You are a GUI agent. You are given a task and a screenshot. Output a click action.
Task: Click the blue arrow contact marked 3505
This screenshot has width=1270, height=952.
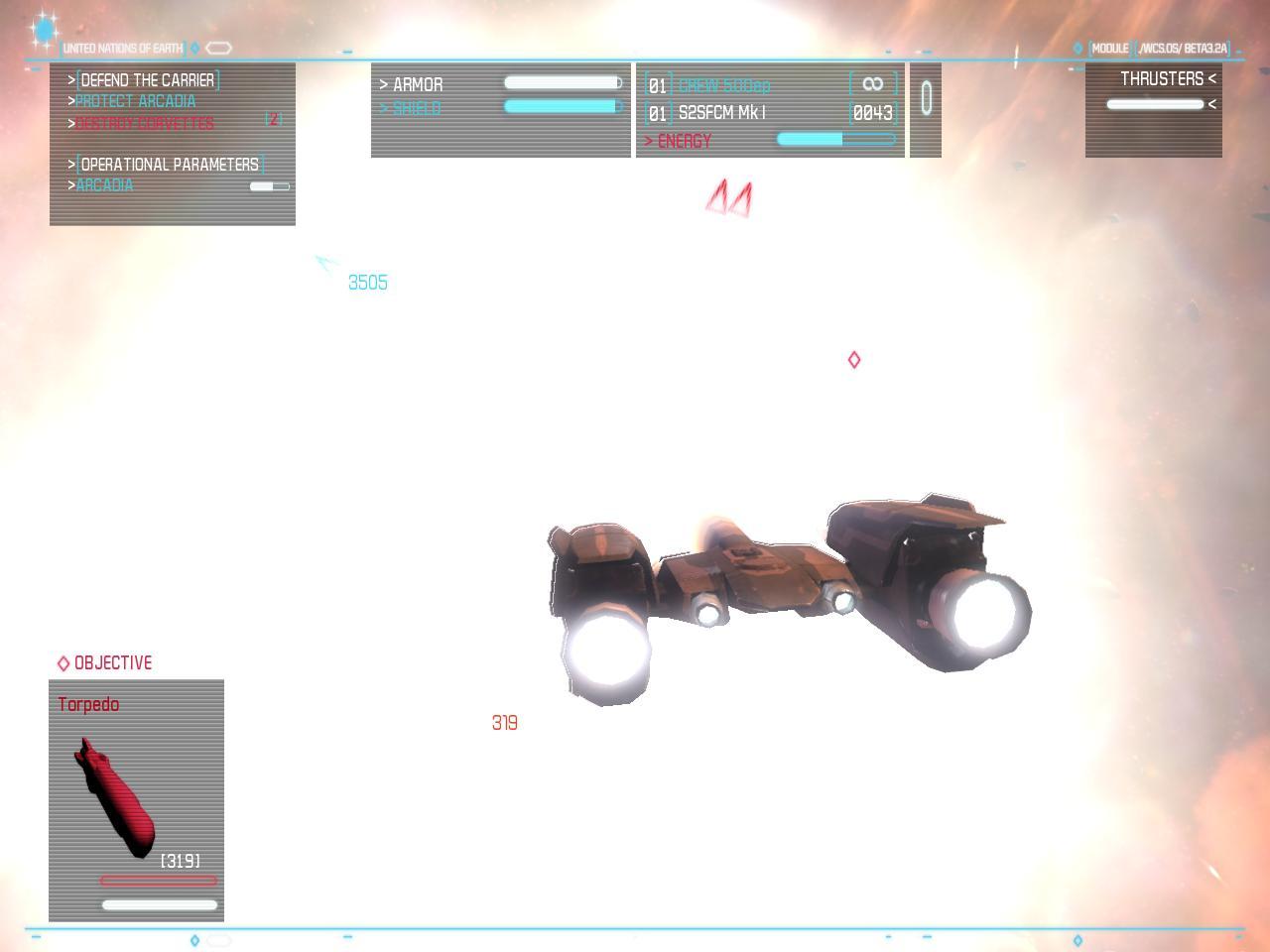point(325,263)
